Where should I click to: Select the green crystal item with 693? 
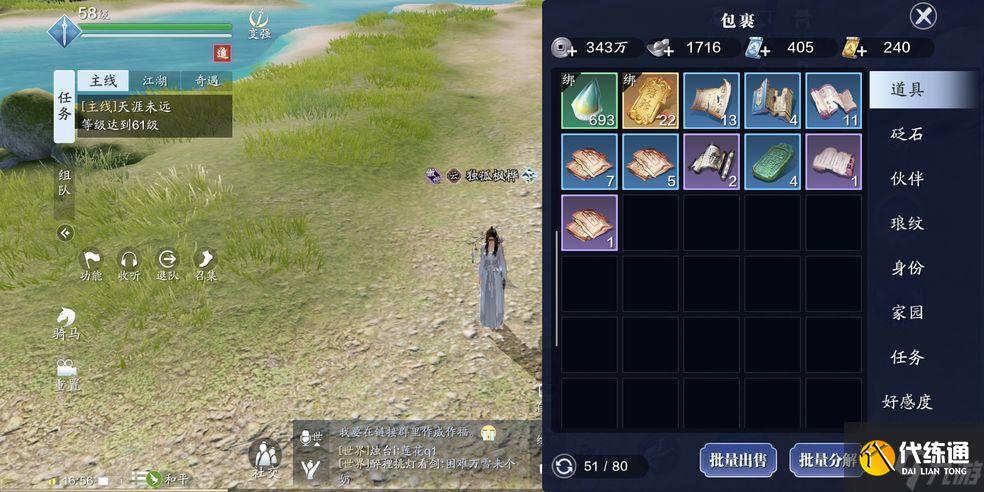click(x=590, y=100)
